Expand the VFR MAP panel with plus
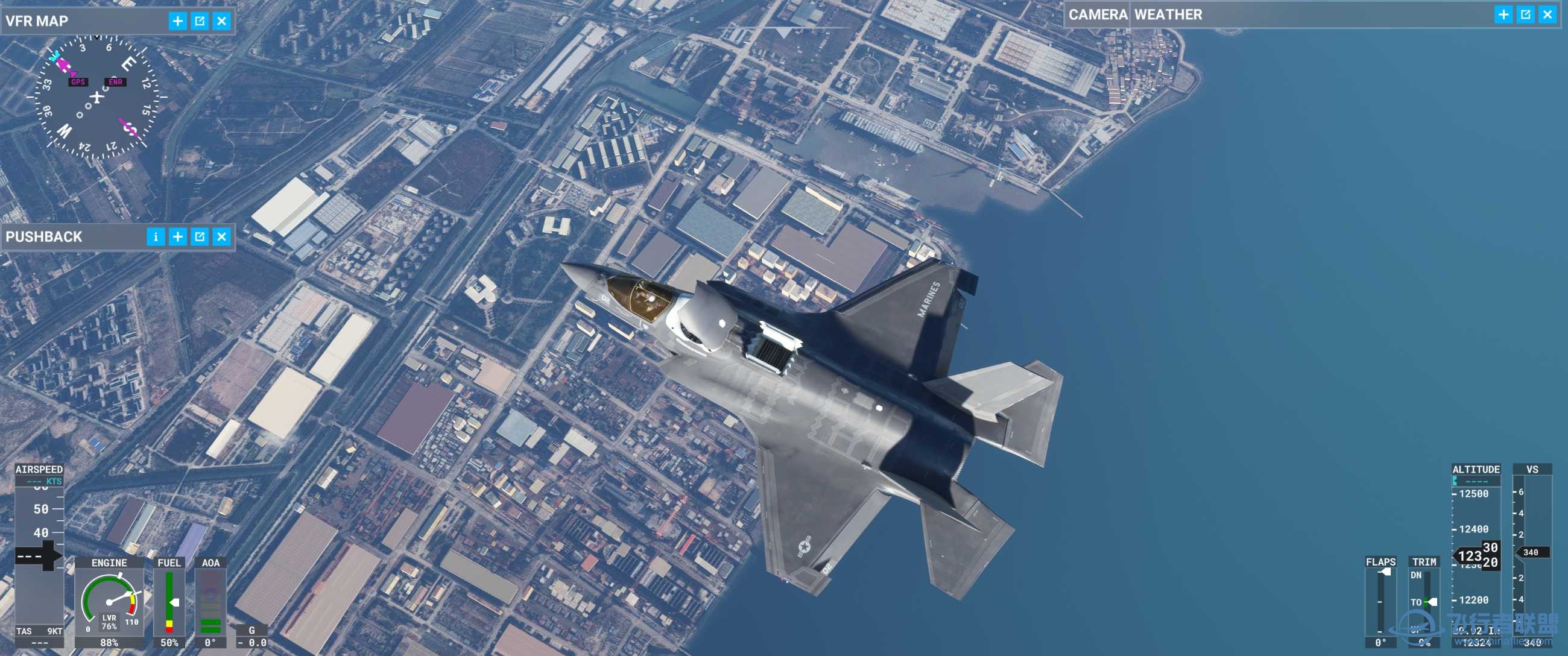The width and height of the screenshot is (1568, 656). click(x=178, y=21)
